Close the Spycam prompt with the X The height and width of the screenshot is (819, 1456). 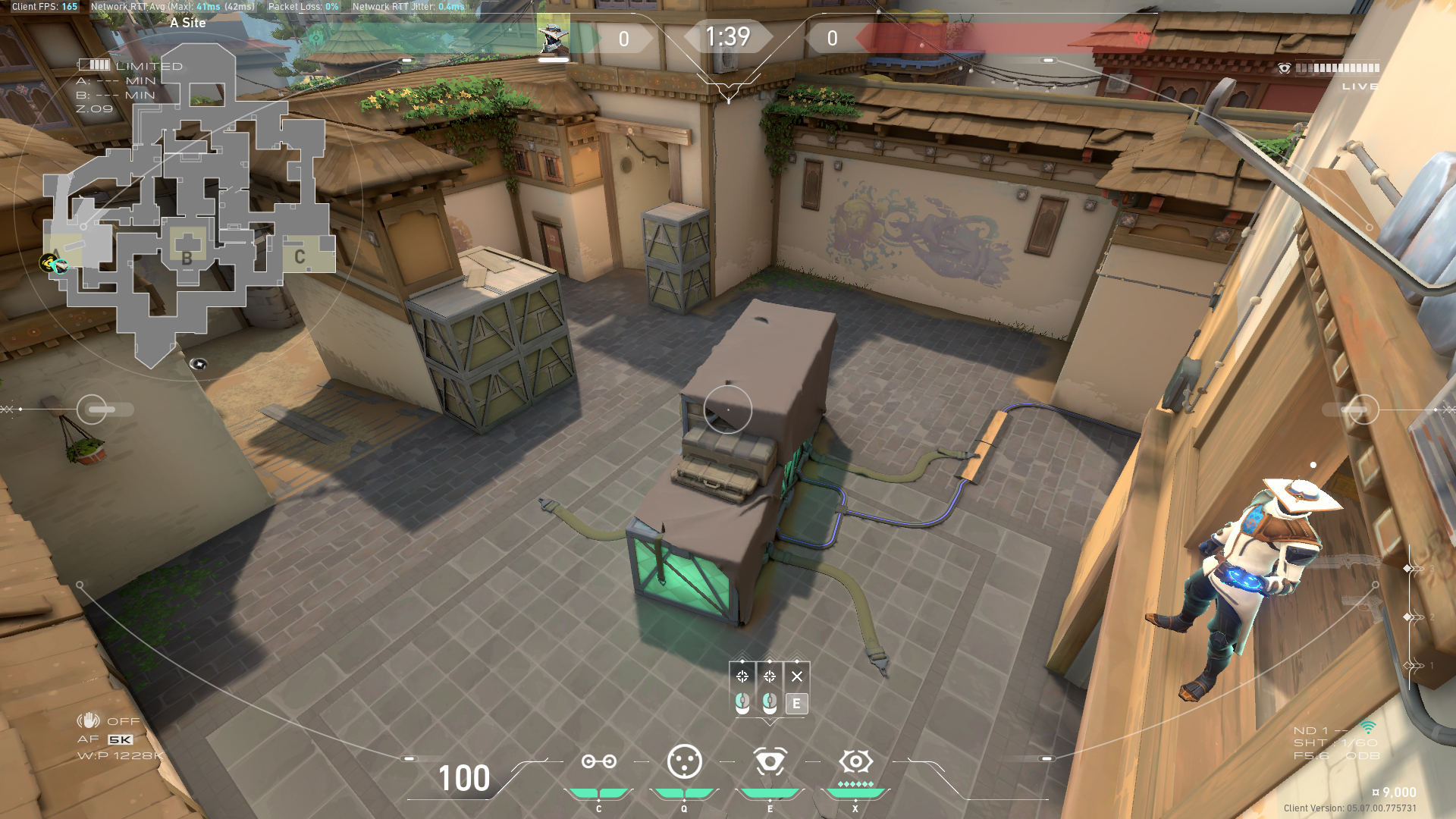point(795,676)
